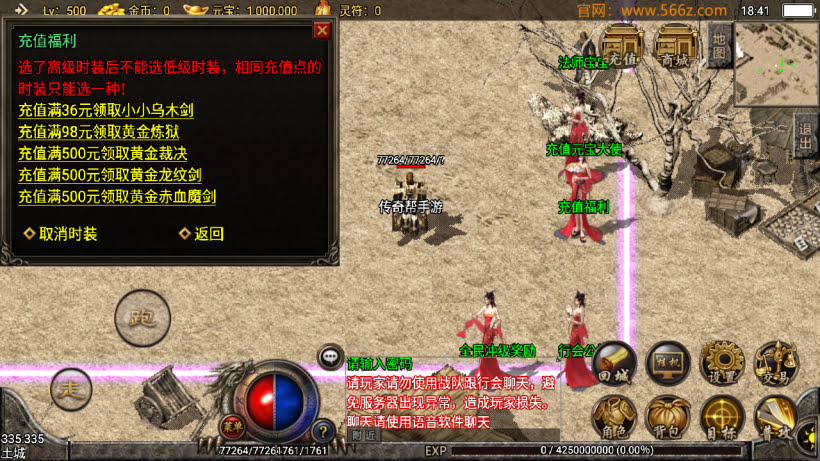Open the 充值 recharge building icon
Image resolution: width=820 pixels, height=461 pixels.
(622, 45)
